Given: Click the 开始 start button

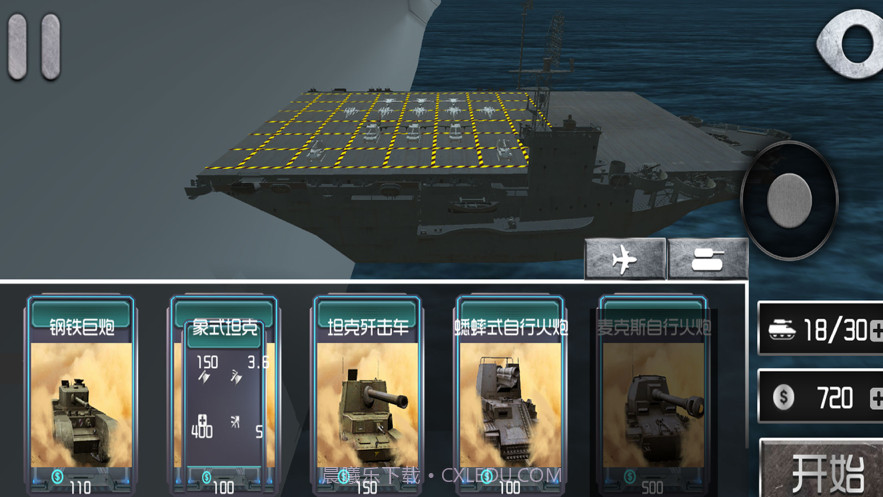Looking at the screenshot, I should pyautogui.click(x=827, y=470).
